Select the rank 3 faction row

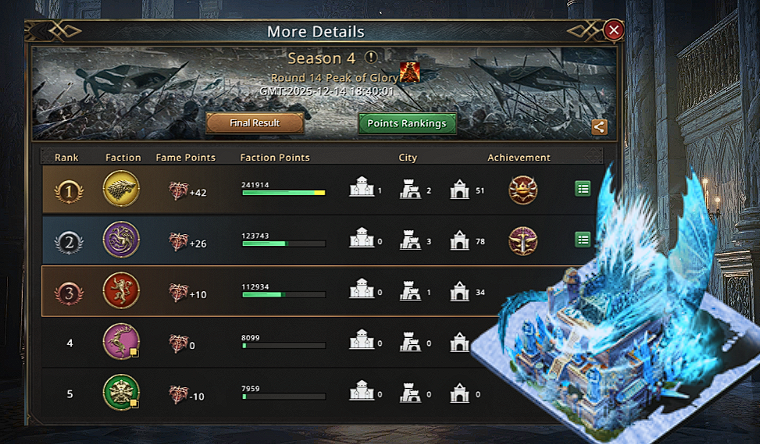(x=300, y=291)
